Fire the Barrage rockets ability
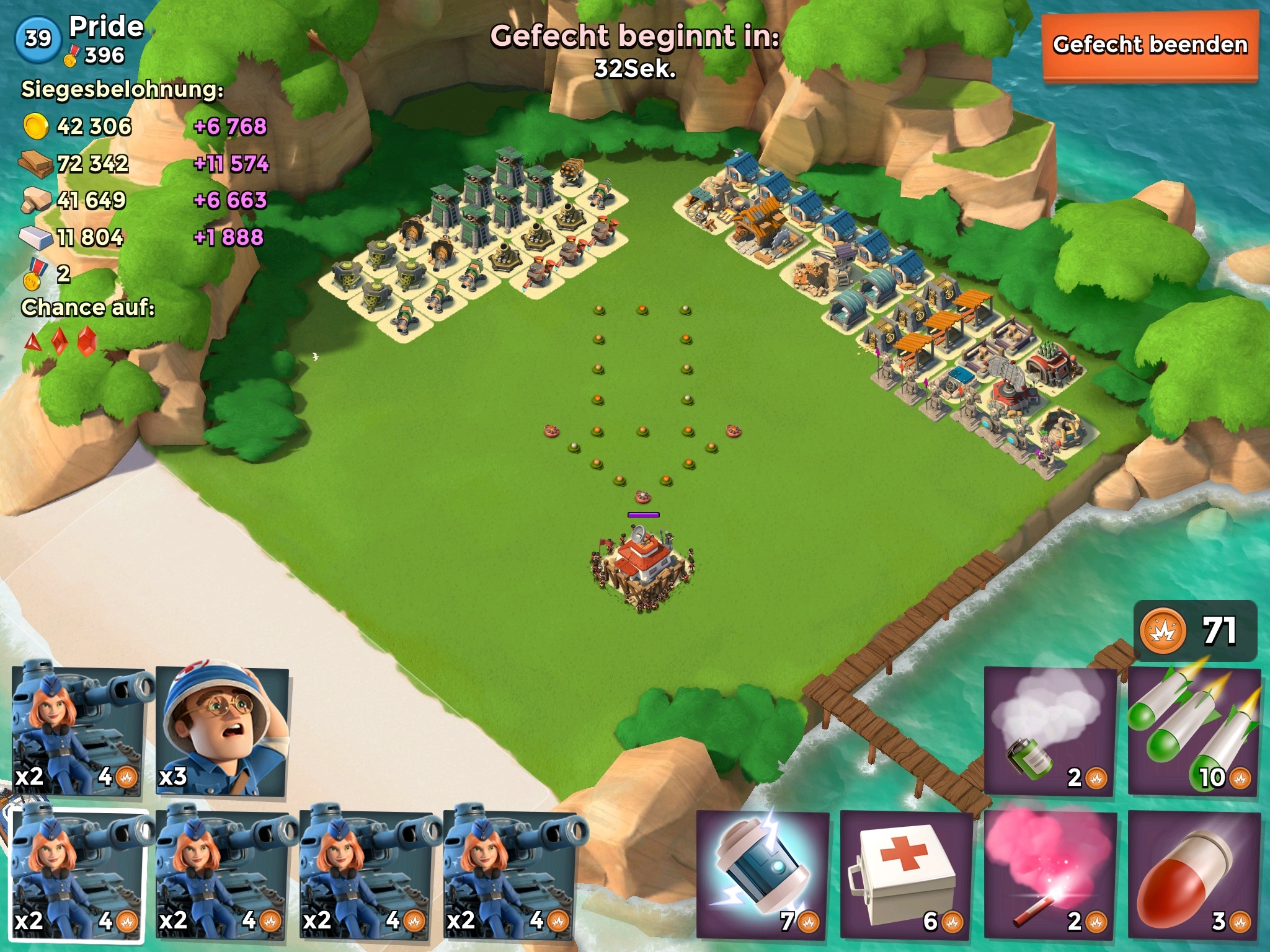The width and height of the screenshot is (1270, 952). [1193, 731]
